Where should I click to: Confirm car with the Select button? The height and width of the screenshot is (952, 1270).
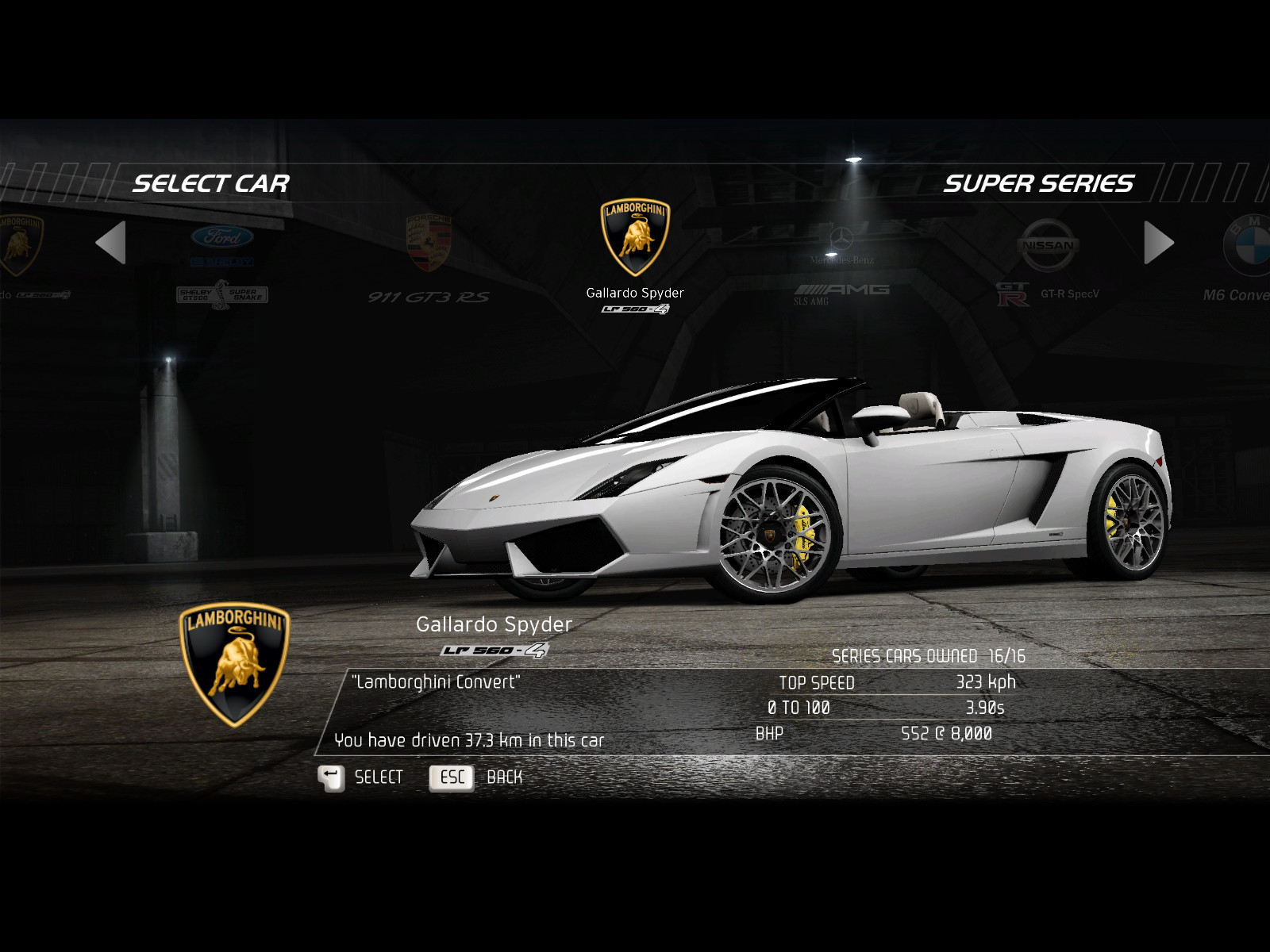click(x=361, y=777)
